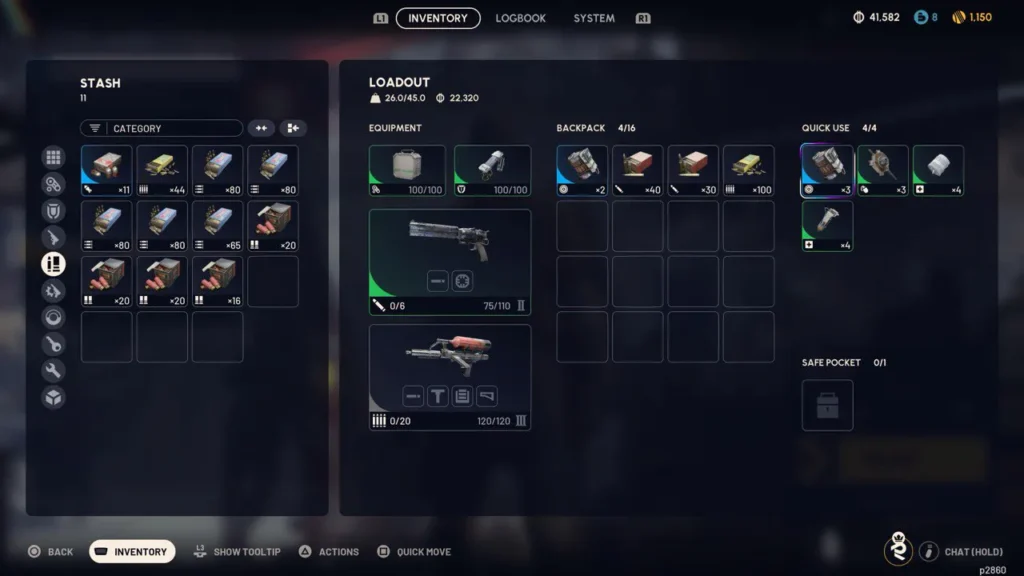Select the shield equipment slot

[x=492, y=171]
